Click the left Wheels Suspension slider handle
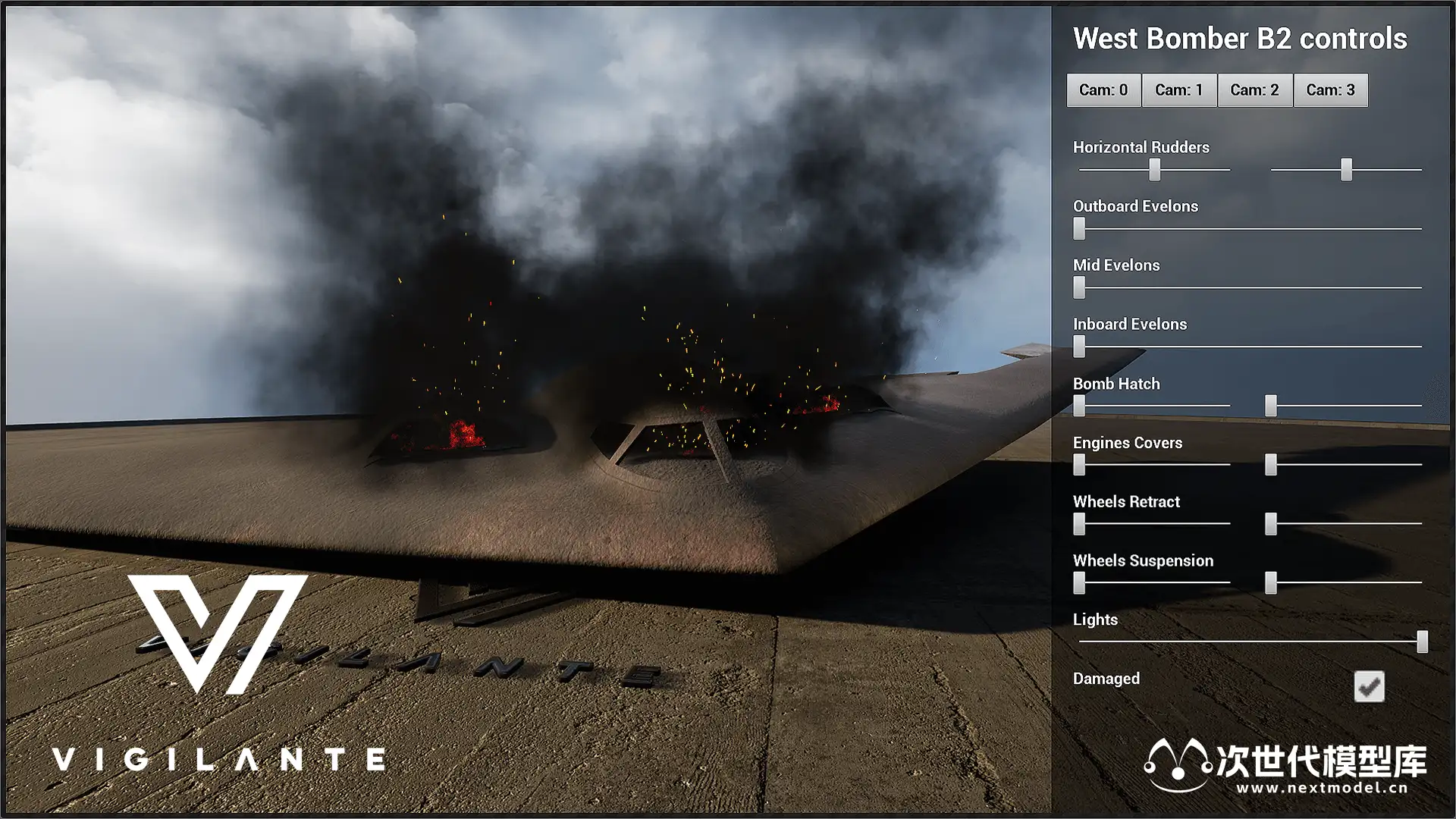 (x=1079, y=582)
